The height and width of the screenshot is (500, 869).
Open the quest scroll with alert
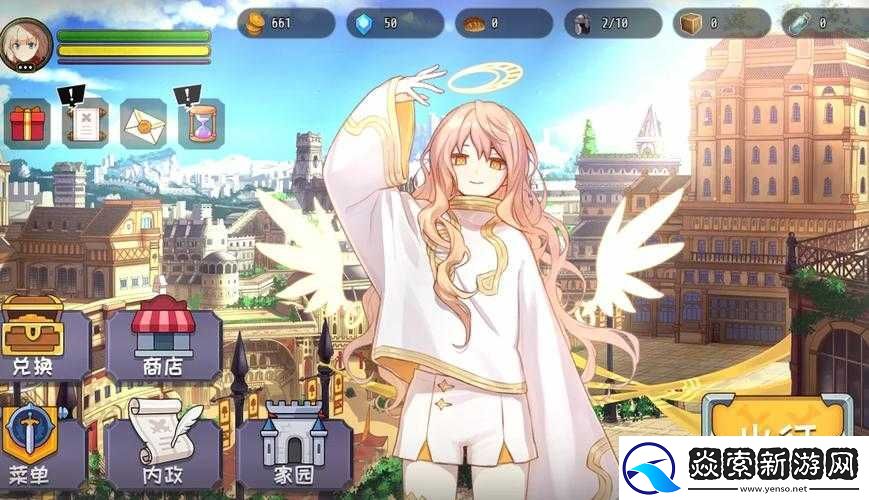84,123
